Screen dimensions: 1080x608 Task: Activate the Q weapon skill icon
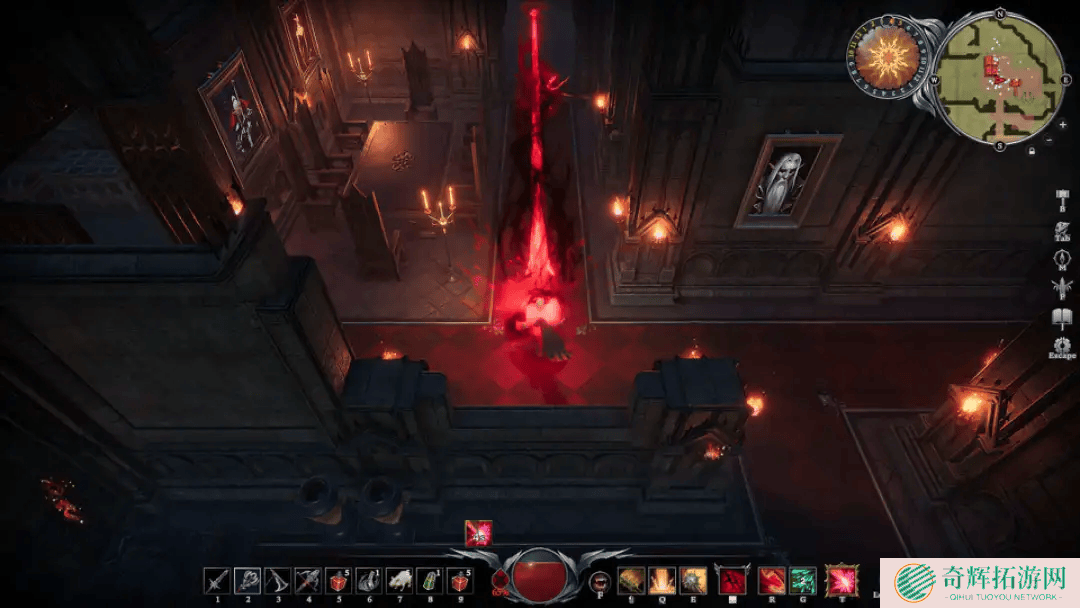(x=661, y=580)
